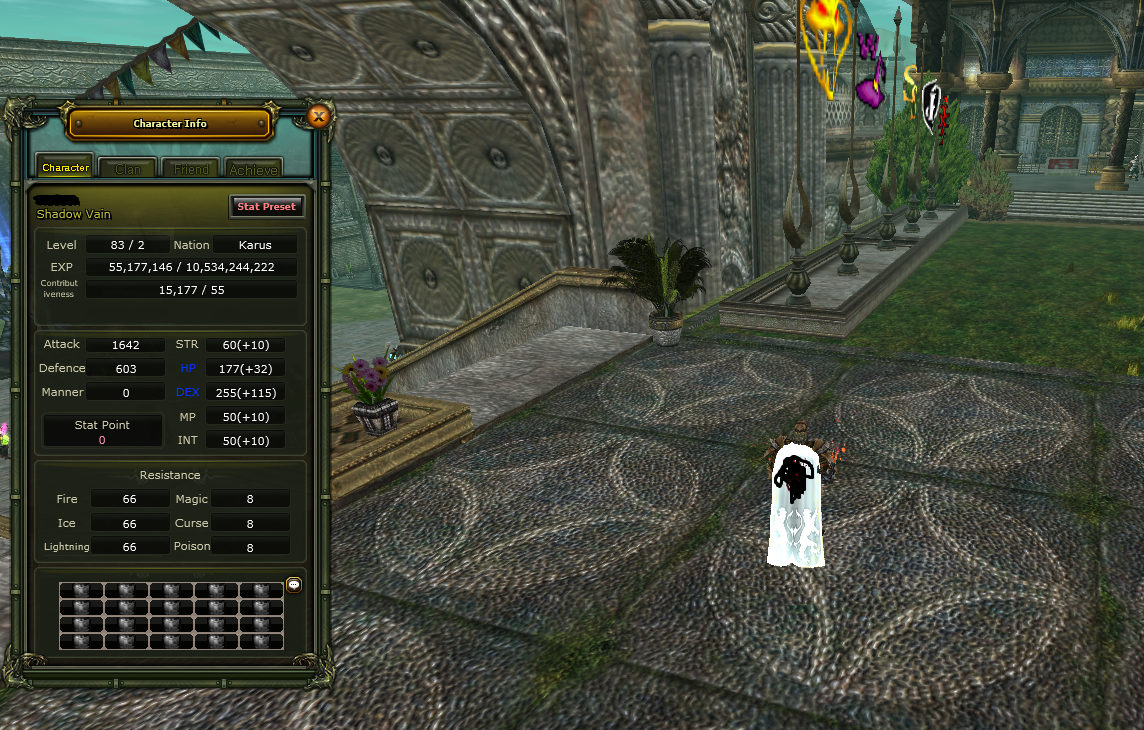Open the Stat Preset menu
The height and width of the screenshot is (730, 1144).
pos(266,206)
